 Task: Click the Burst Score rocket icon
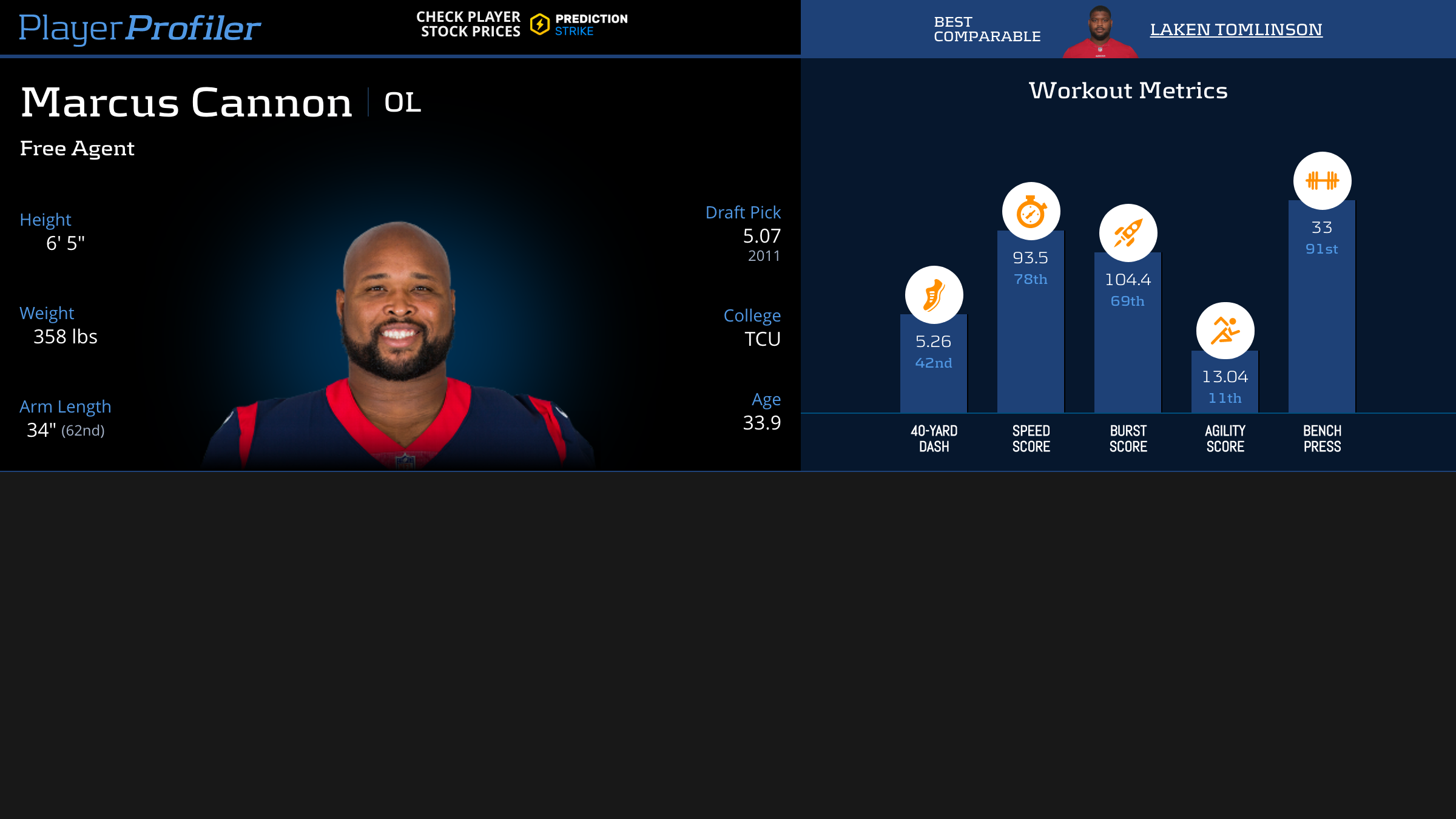point(1128,233)
